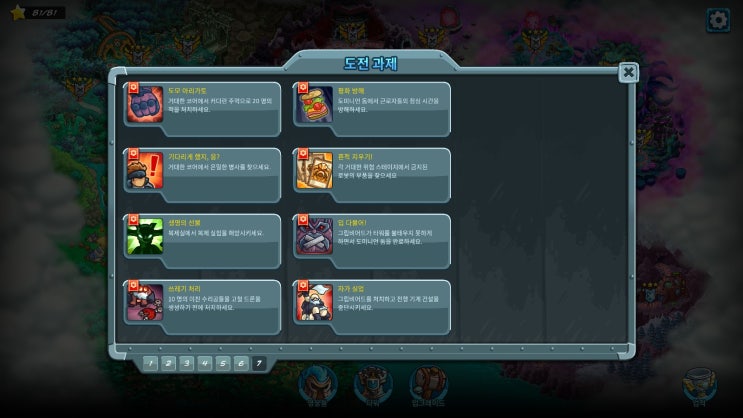Image resolution: width=743 pixels, height=418 pixels.
Task: Select the 평화 방해 sandwich challenge
Action: point(372,104)
